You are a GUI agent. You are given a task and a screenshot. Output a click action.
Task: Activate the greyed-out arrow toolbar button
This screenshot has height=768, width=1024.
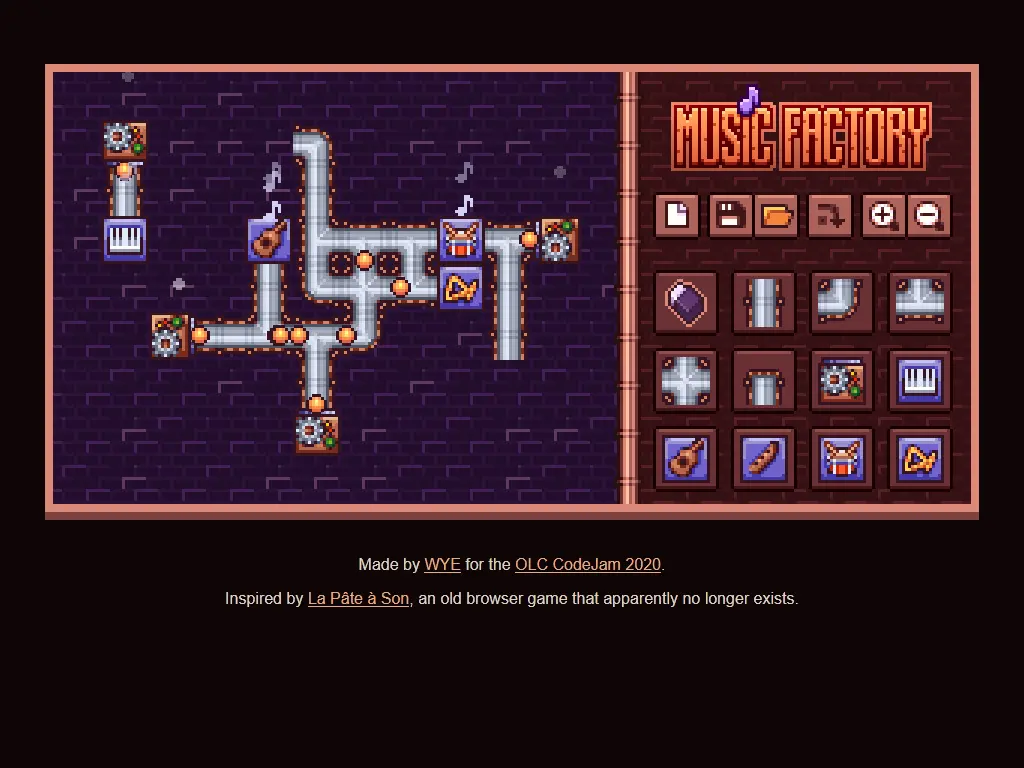point(830,215)
